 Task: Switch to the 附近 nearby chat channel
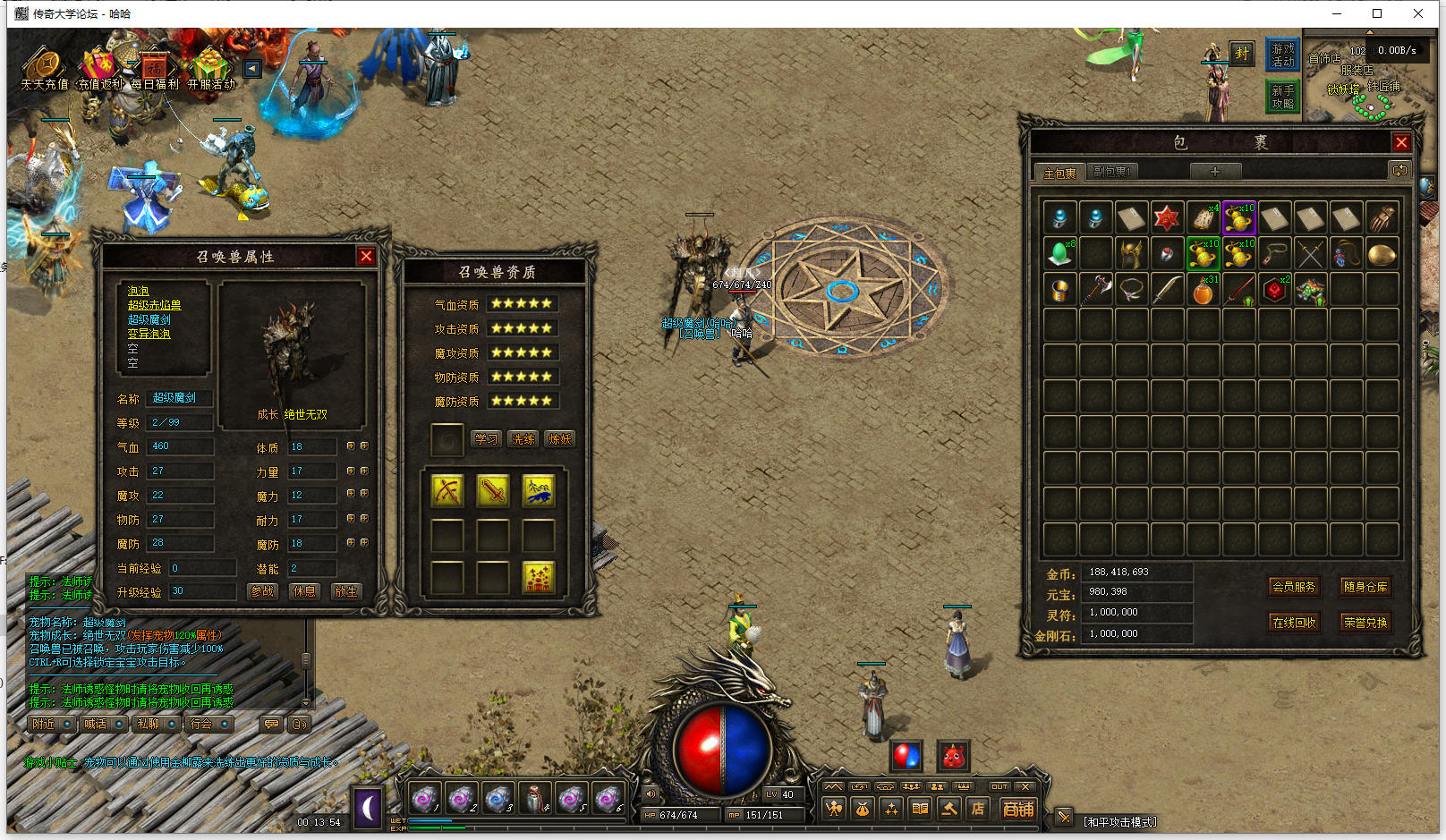pos(44,724)
